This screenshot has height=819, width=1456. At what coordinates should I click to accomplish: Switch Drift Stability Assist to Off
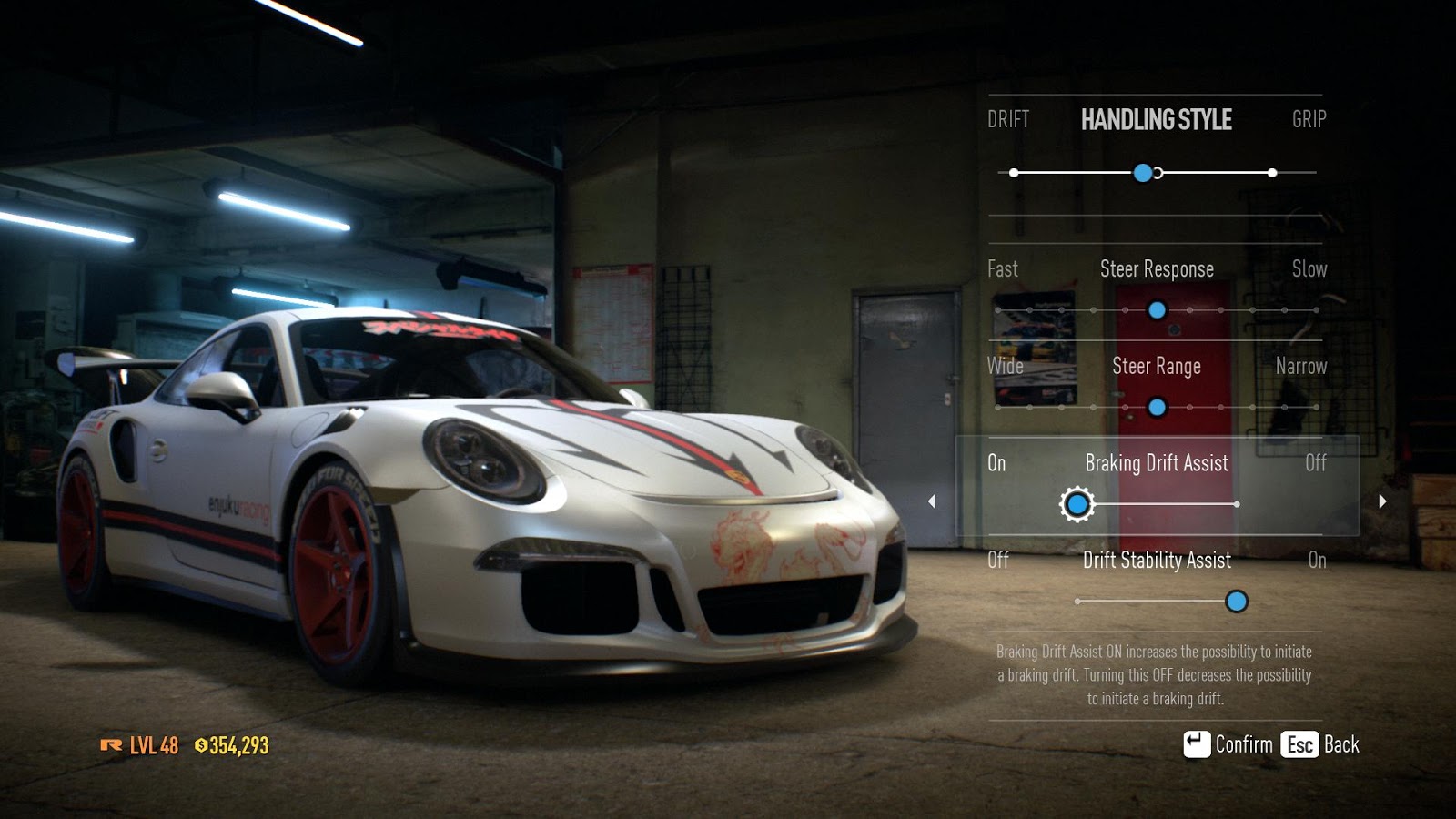(1077, 601)
